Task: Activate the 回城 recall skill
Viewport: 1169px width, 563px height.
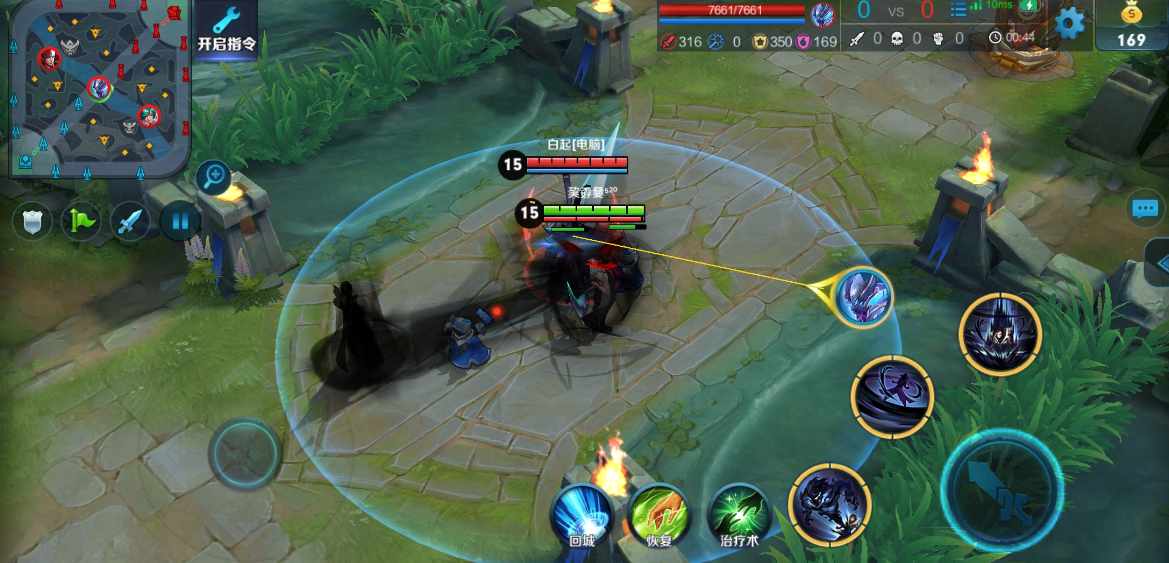Action: [582, 515]
